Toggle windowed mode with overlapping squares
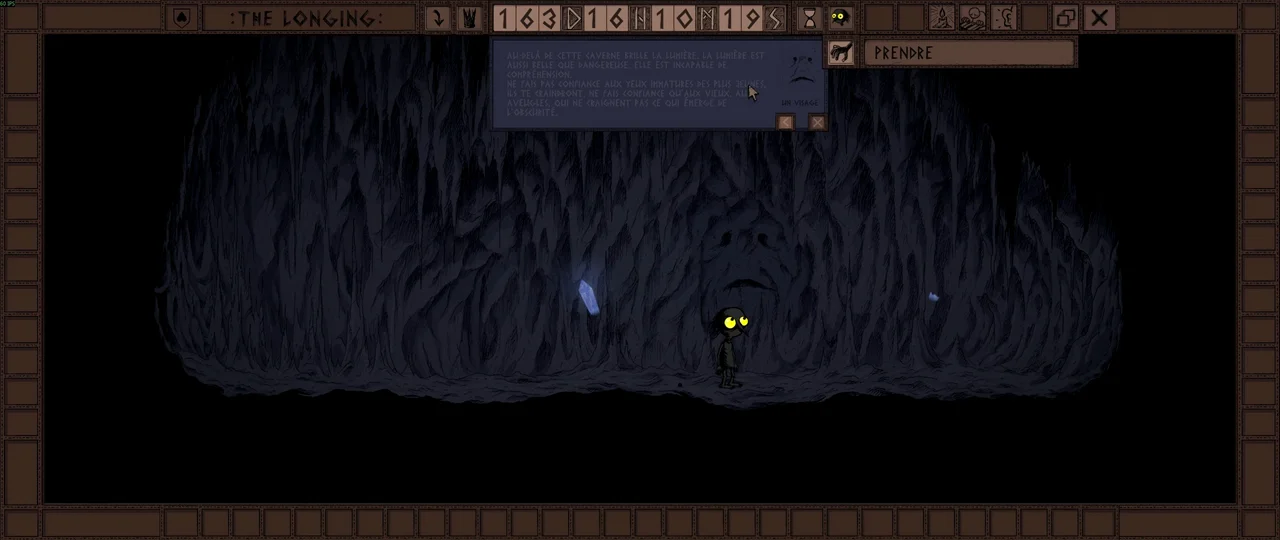 1066,18
